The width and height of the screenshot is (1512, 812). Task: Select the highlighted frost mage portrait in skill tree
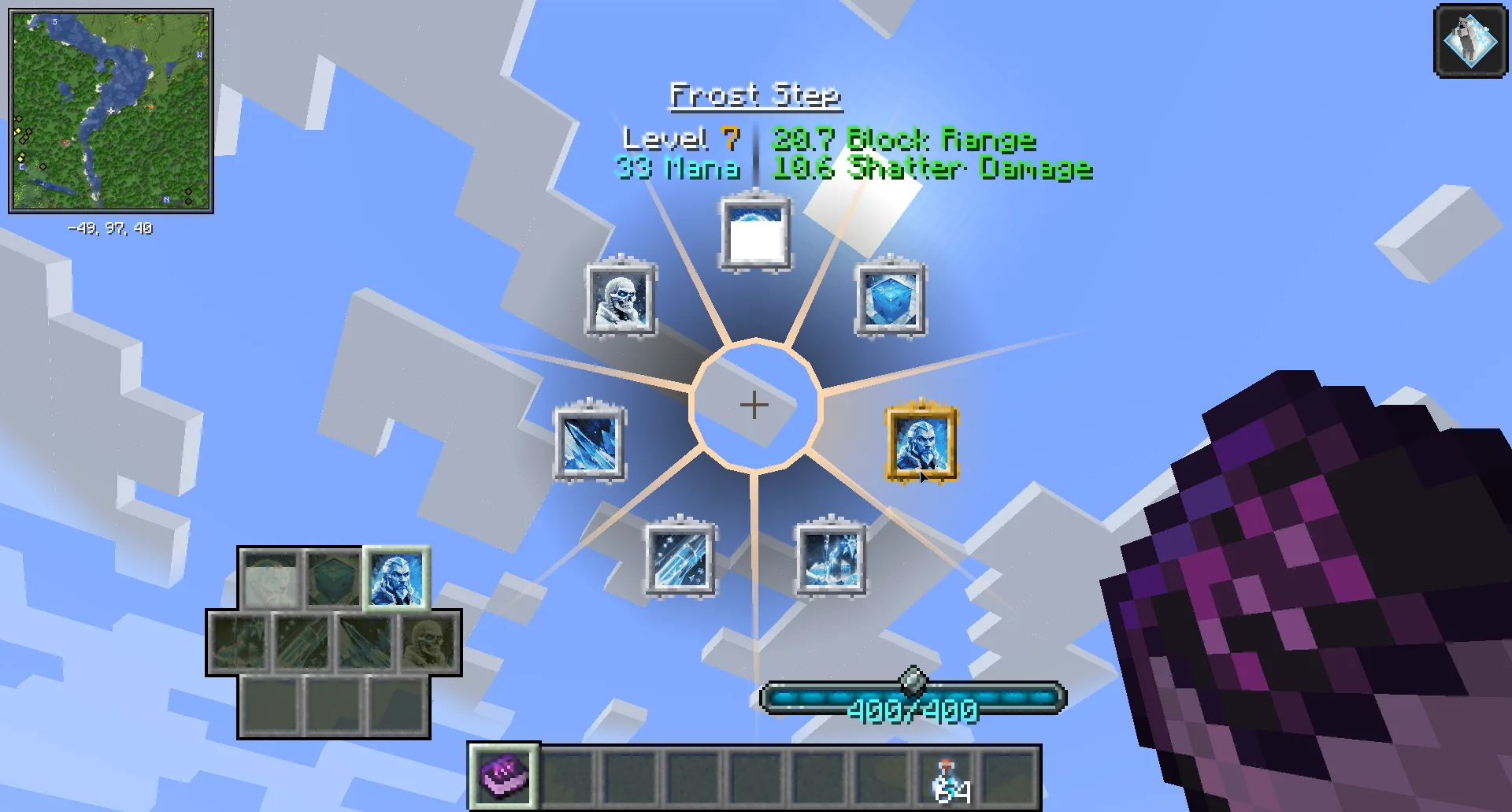(395, 579)
